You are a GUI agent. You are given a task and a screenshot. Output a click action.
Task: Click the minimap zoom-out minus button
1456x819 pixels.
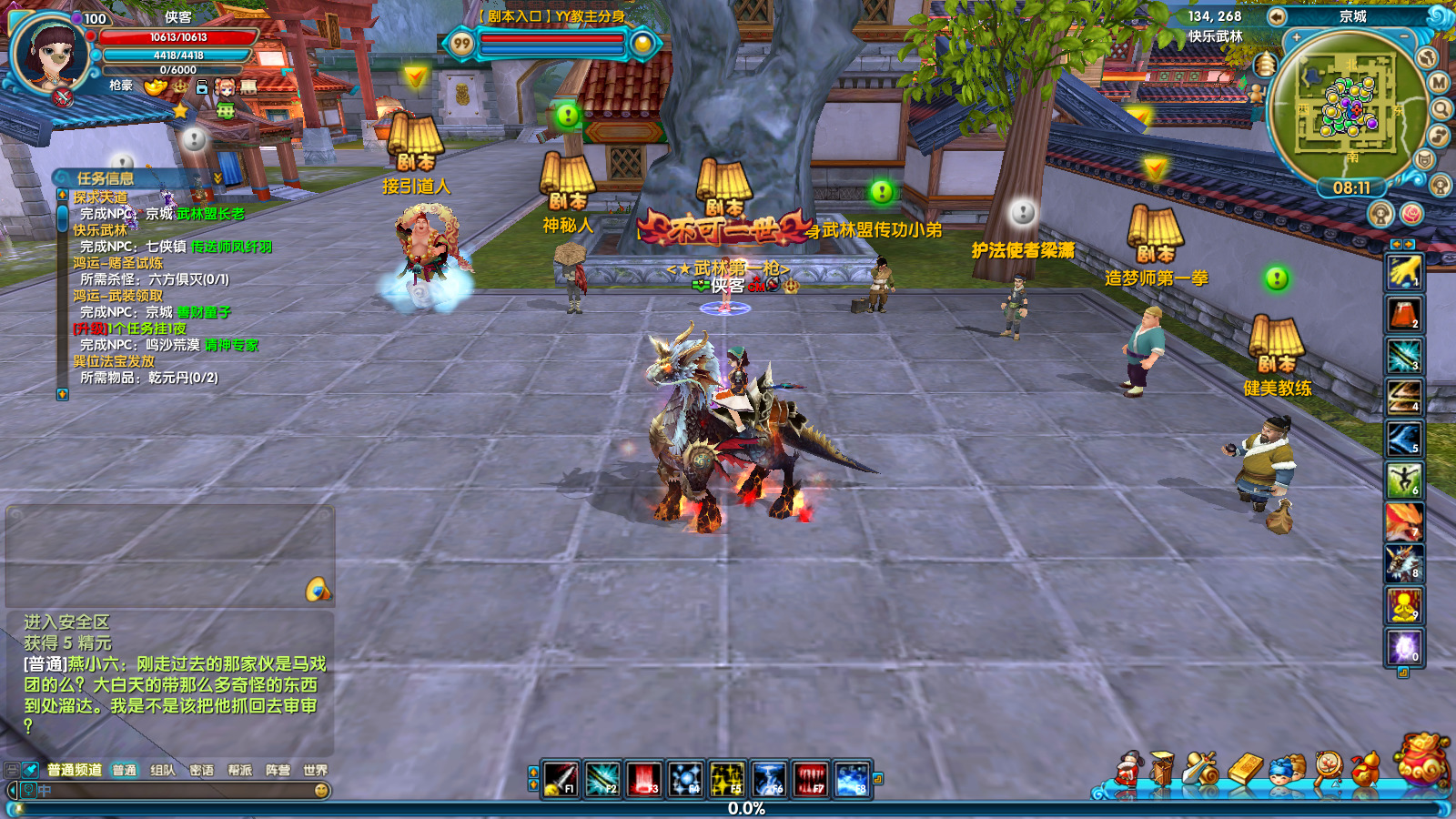pyautogui.click(x=1404, y=37)
